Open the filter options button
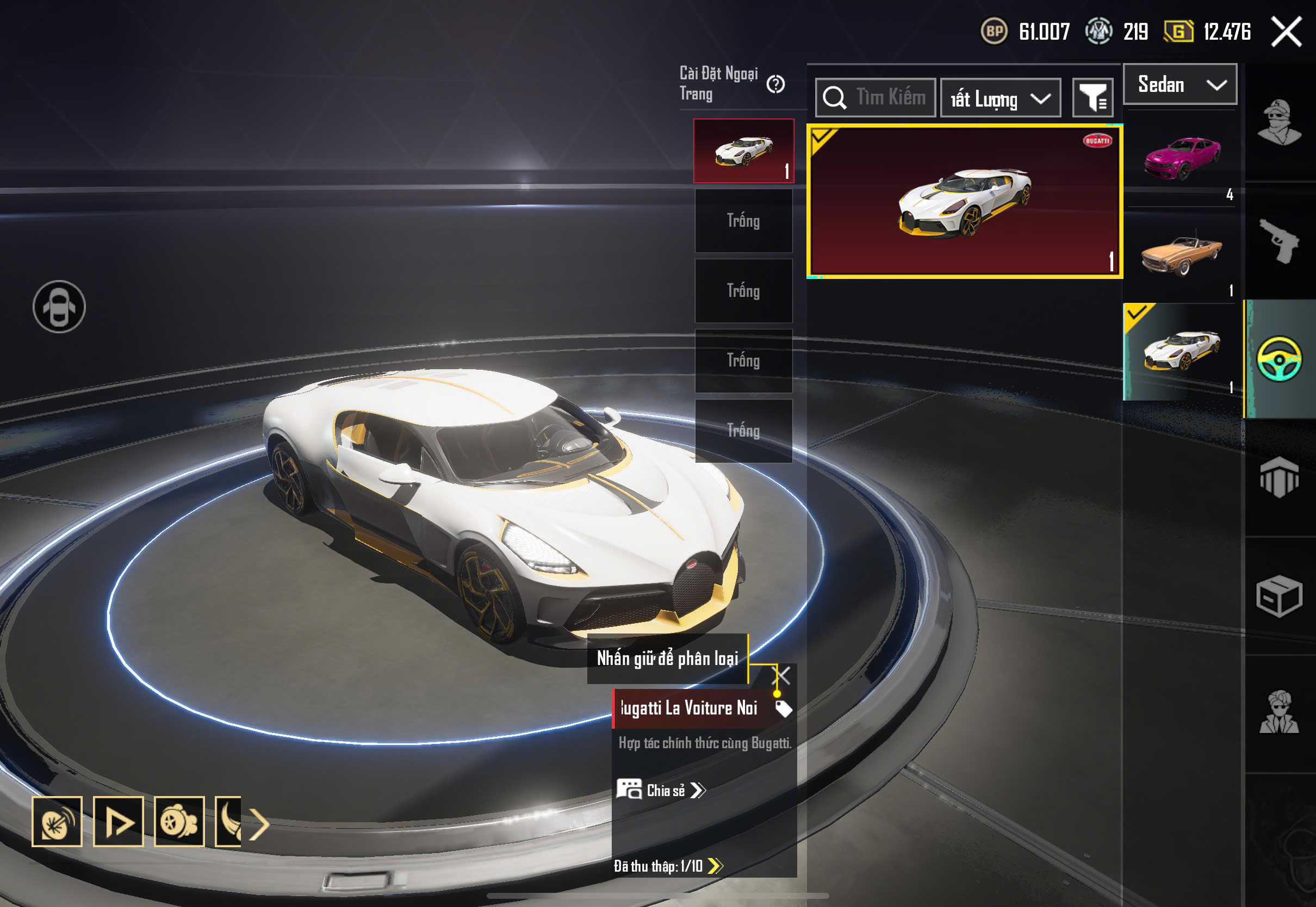This screenshot has width=1316, height=907. point(1092,98)
